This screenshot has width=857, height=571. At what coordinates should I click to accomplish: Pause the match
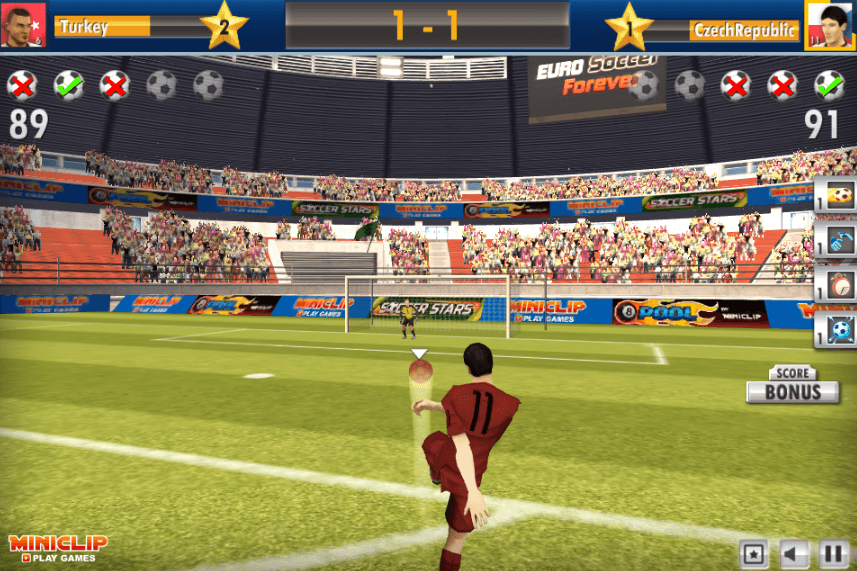[x=834, y=553]
